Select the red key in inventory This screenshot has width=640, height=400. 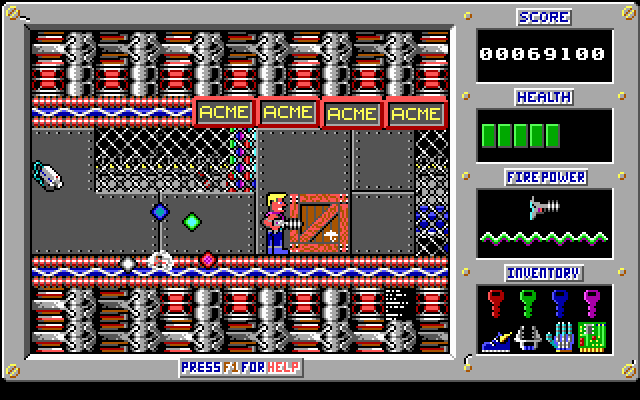pyautogui.click(x=496, y=301)
